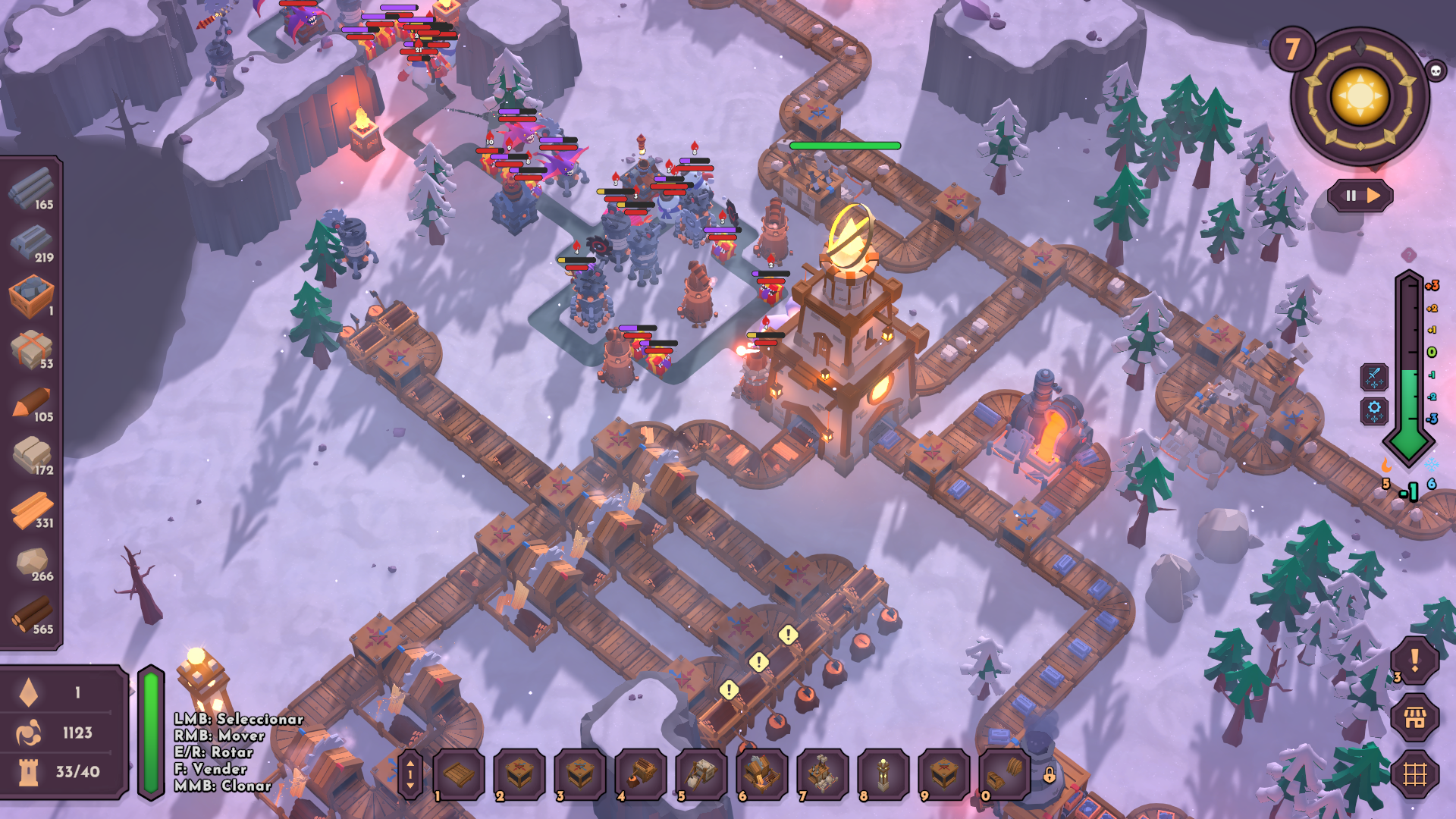Screen dimensions: 1456x819
Task: Select the lamp post tower in slot 8
Action: (883, 774)
